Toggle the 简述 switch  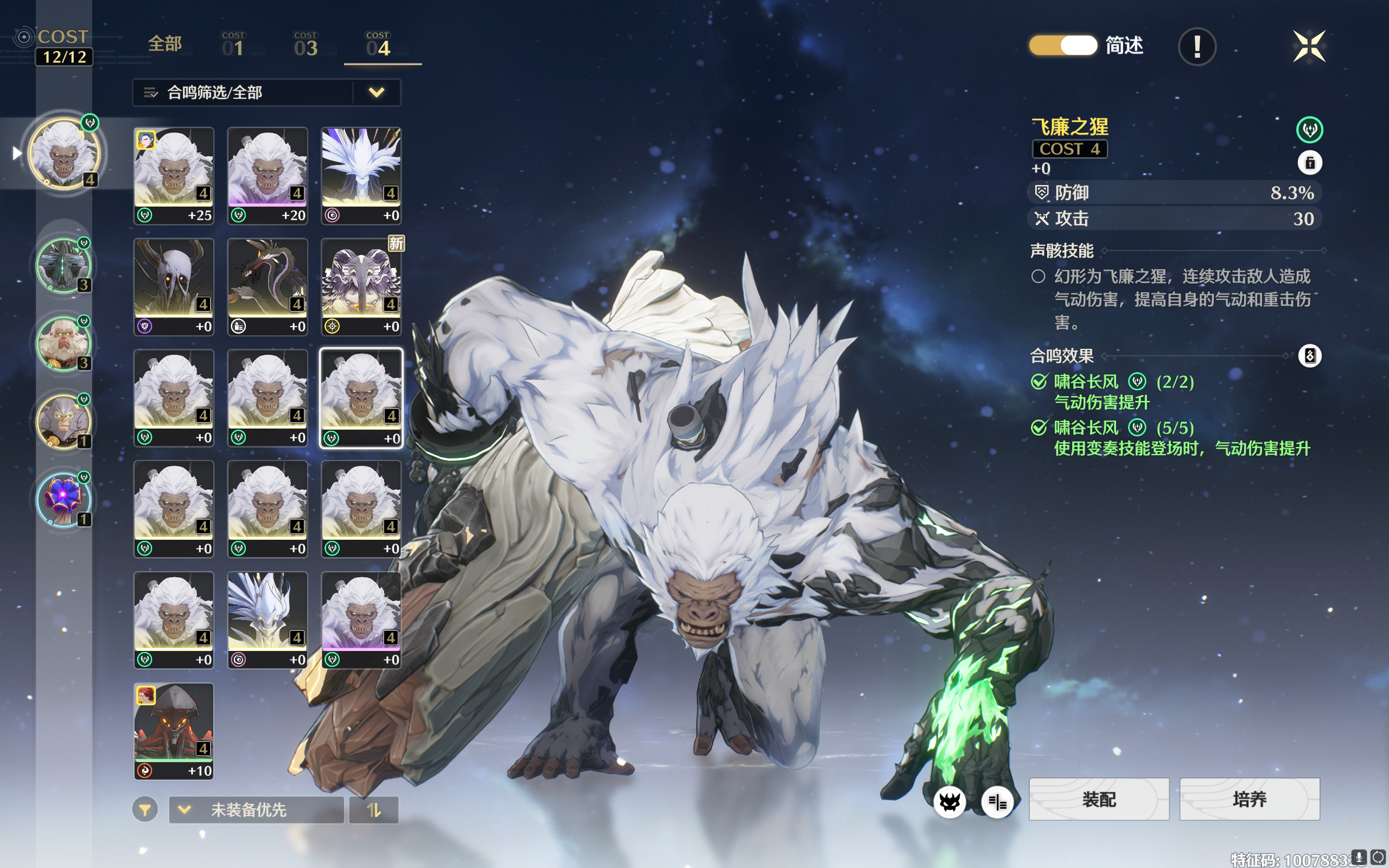(x=1062, y=46)
